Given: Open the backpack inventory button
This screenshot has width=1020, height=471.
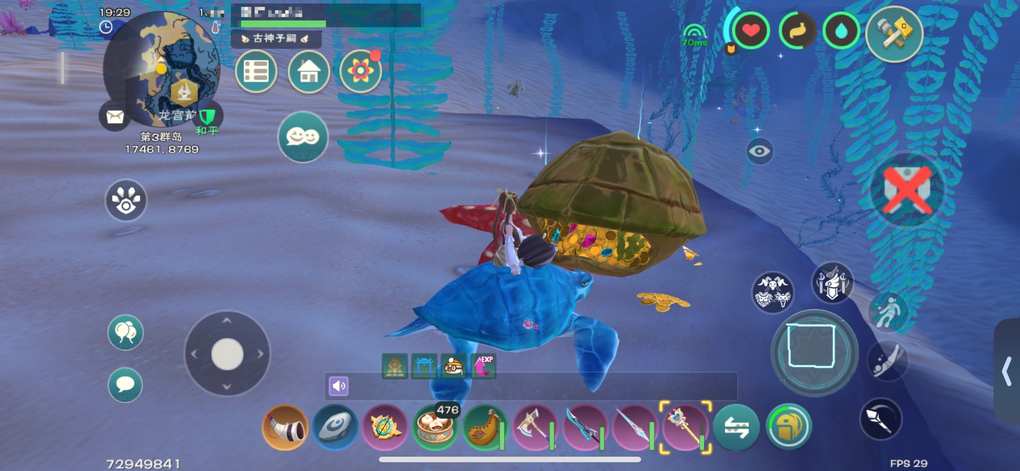Looking at the screenshot, I should (x=789, y=427).
